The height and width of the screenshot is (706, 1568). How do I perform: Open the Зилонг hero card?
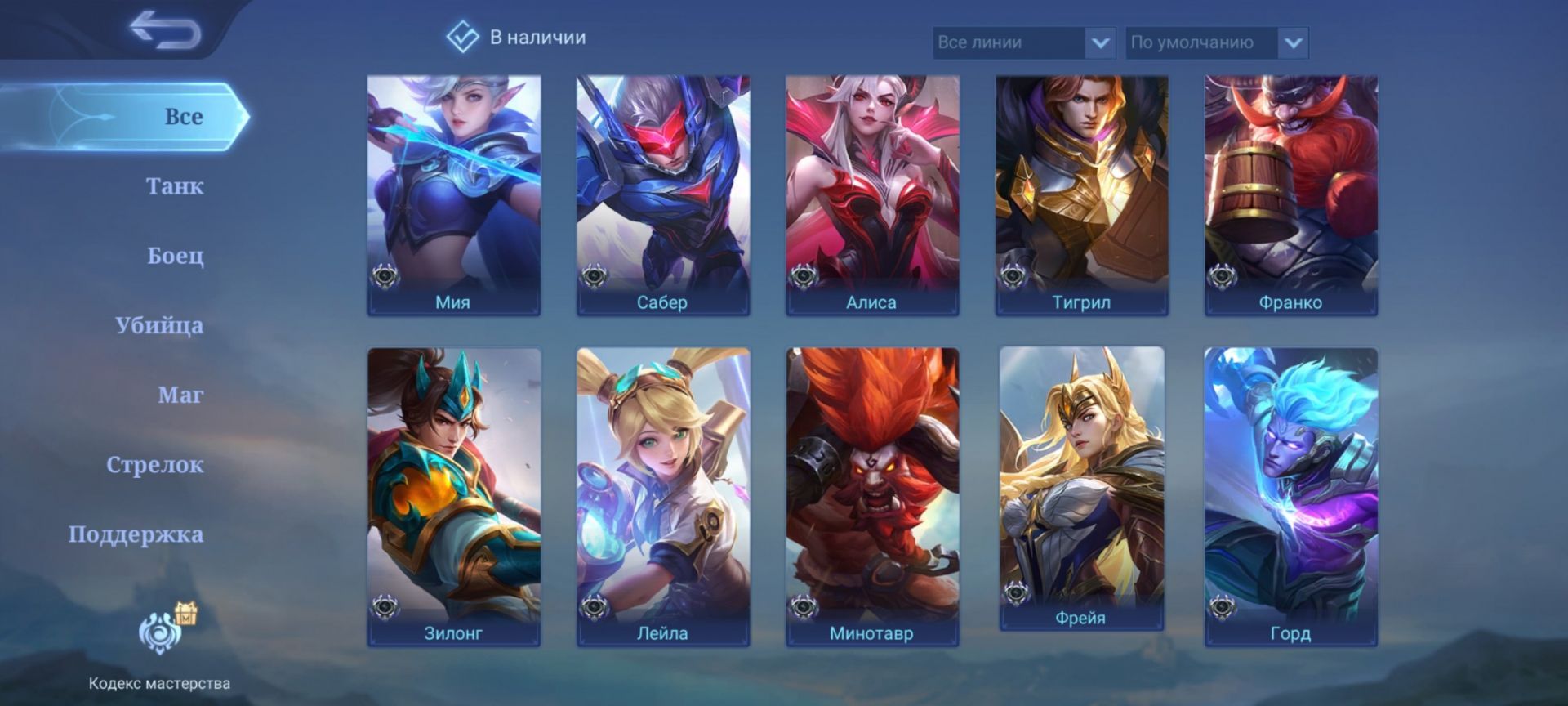click(454, 496)
